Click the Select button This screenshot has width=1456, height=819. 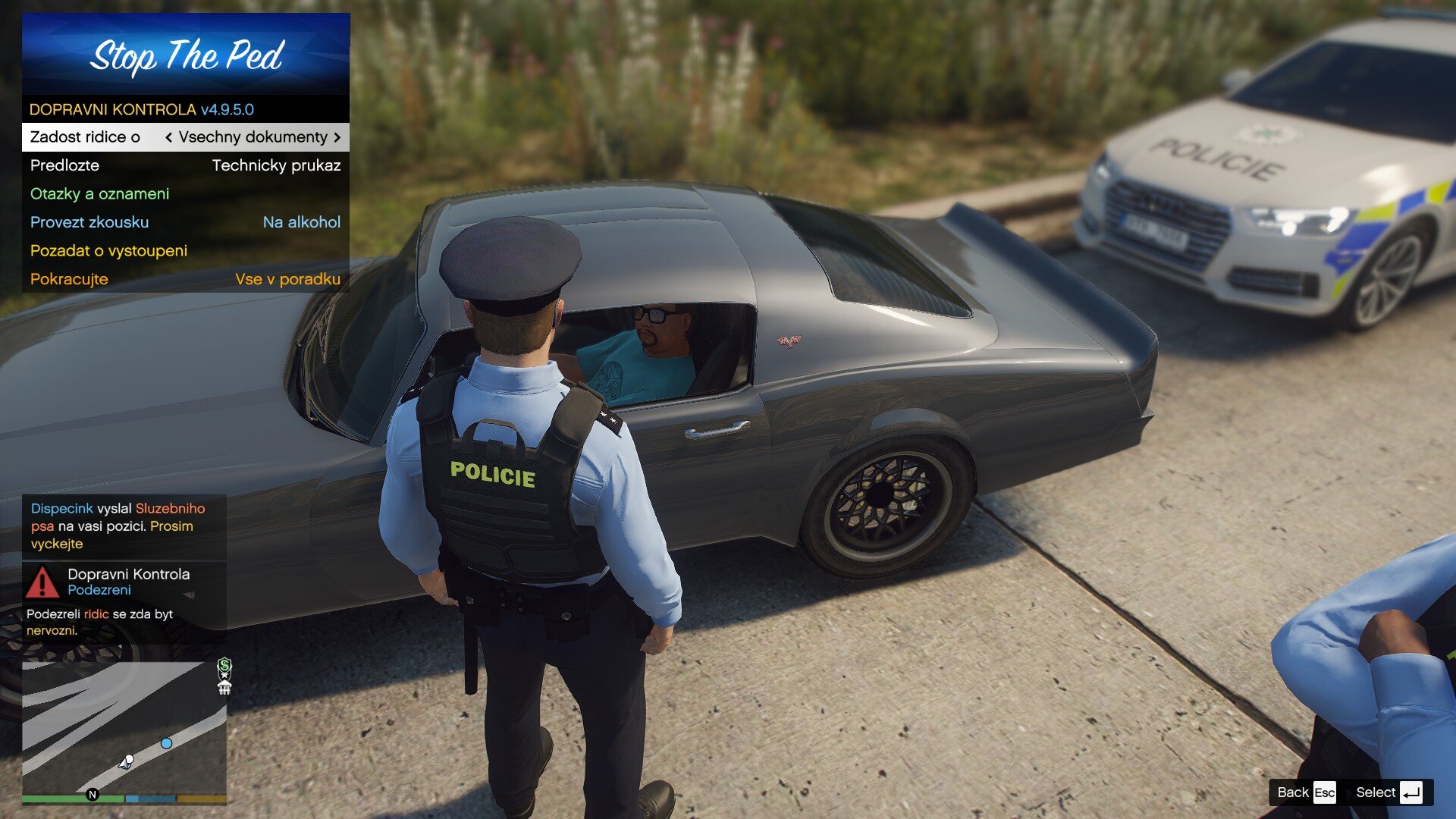pos(1389,792)
